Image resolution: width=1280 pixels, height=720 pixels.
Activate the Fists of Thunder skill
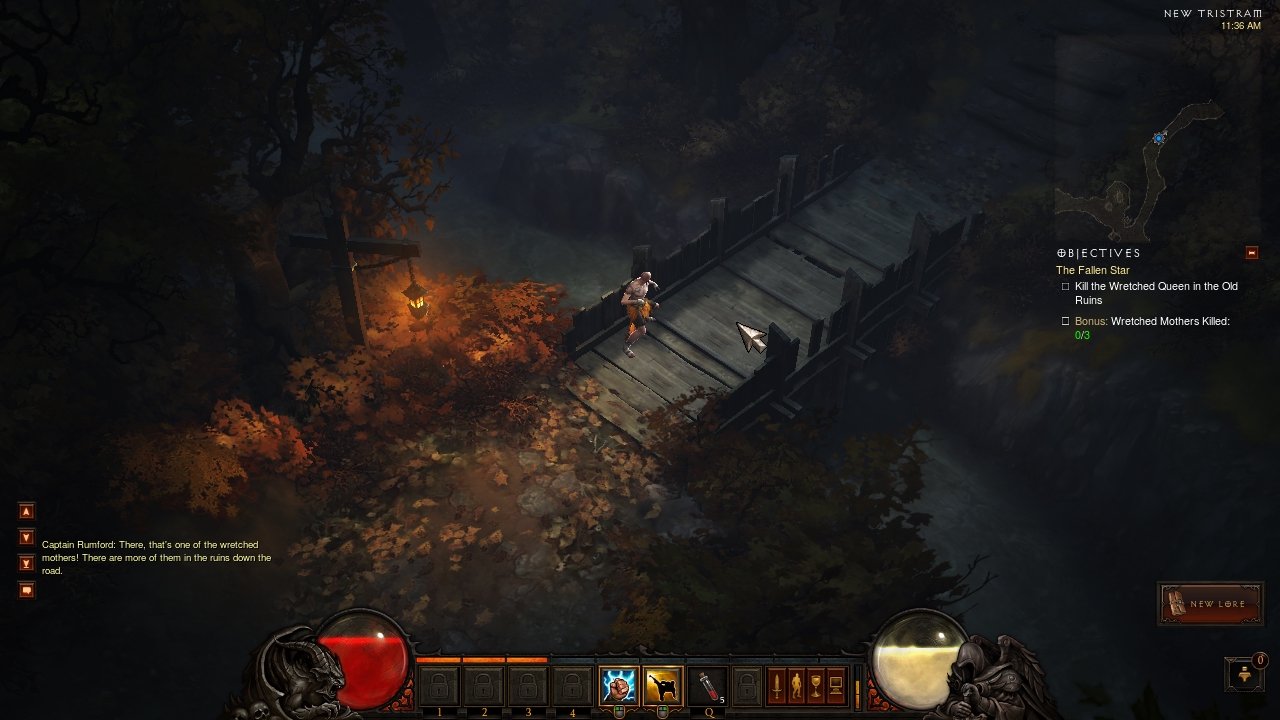click(618, 686)
